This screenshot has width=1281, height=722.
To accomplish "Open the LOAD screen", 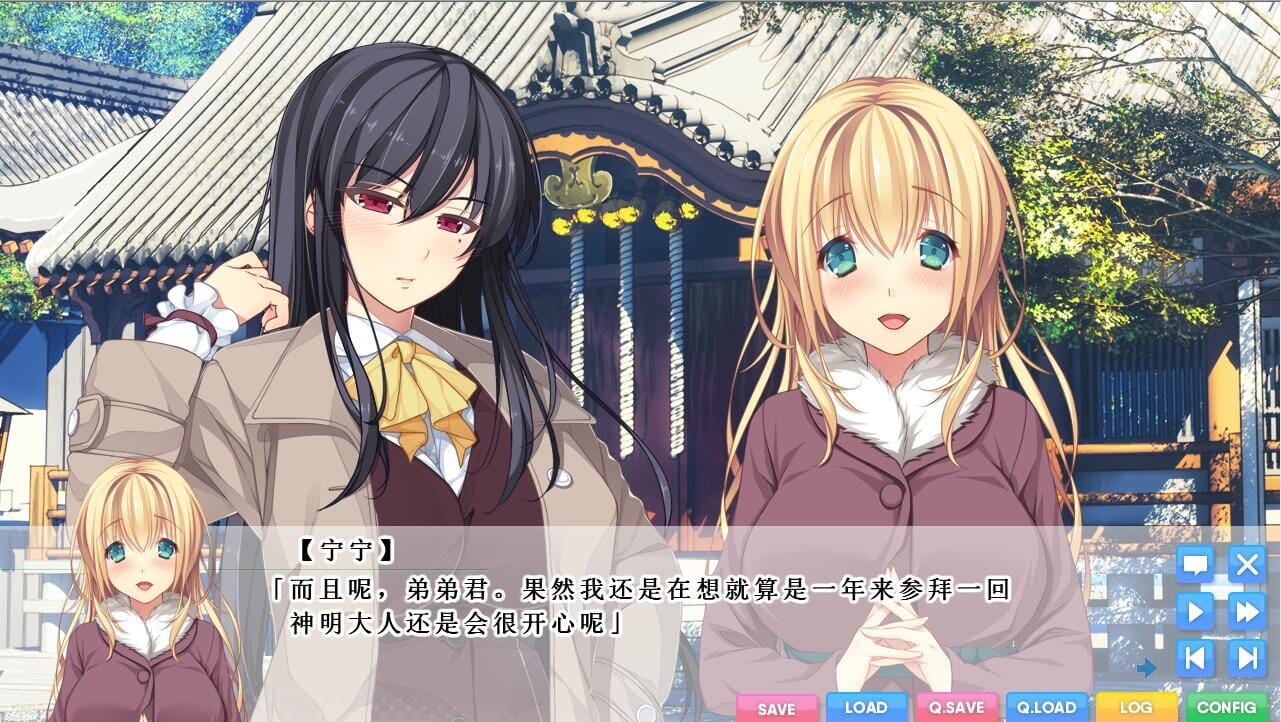I will coord(864,706).
